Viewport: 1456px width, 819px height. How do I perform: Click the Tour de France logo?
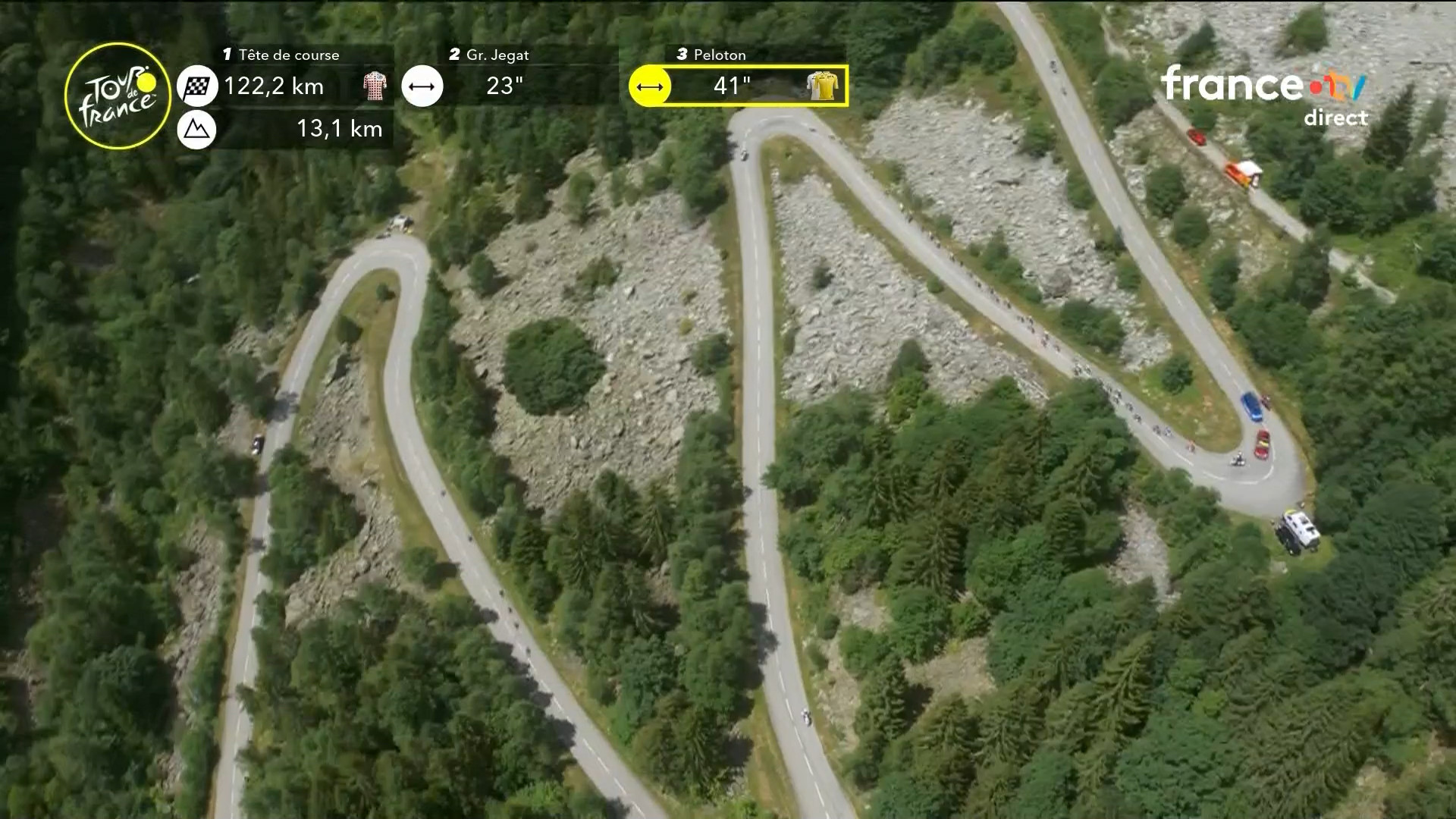pyautogui.click(x=118, y=96)
